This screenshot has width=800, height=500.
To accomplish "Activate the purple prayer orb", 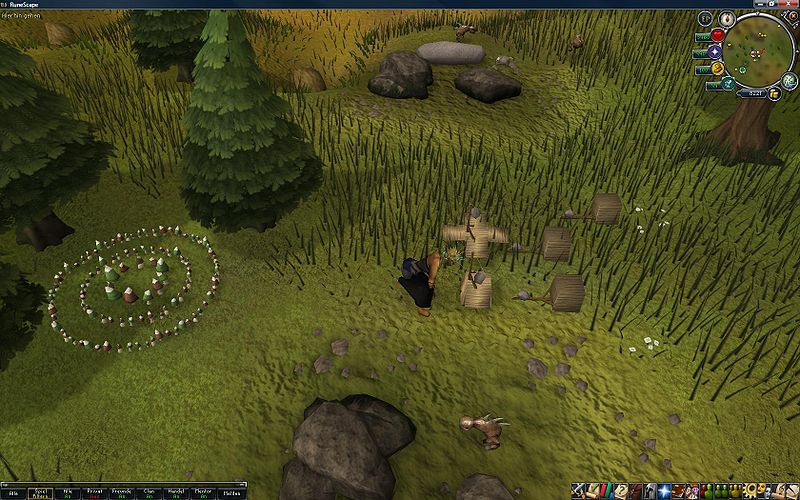I will [x=715, y=51].
